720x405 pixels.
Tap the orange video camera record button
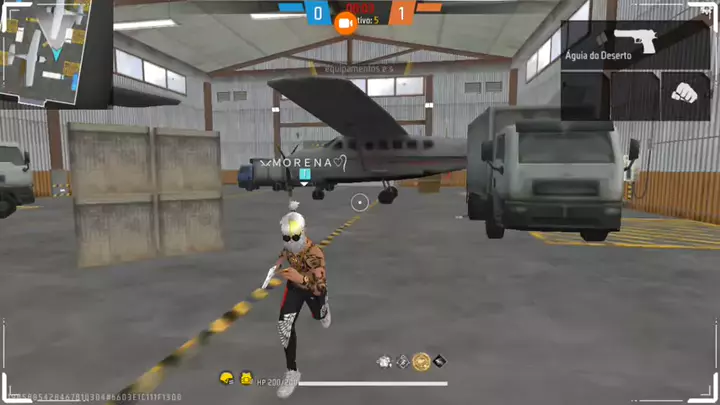pos(346,21)
